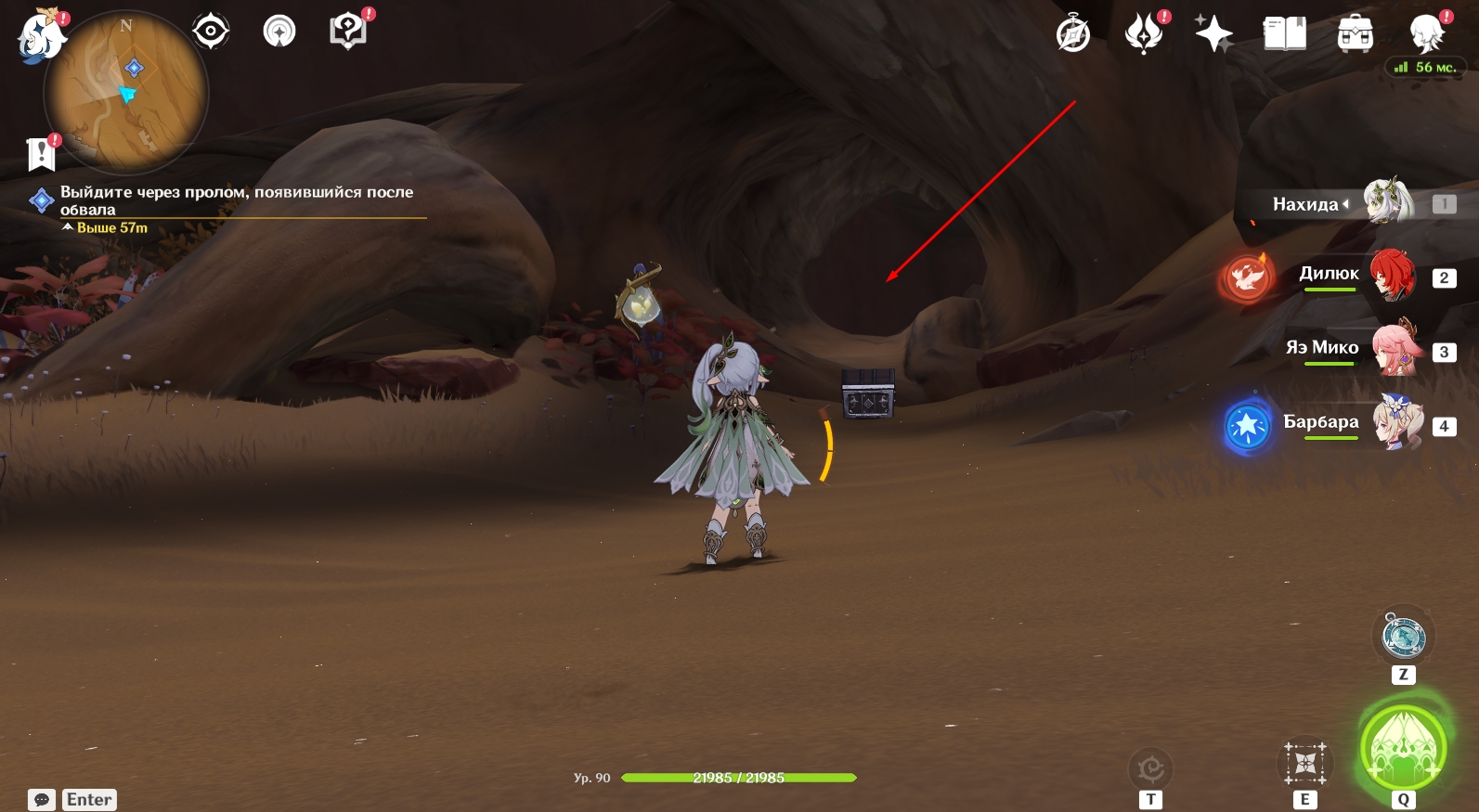The image size is (1479, 812).
Task: Use the elemental skill icon
Action: (x=1304, y=765)
